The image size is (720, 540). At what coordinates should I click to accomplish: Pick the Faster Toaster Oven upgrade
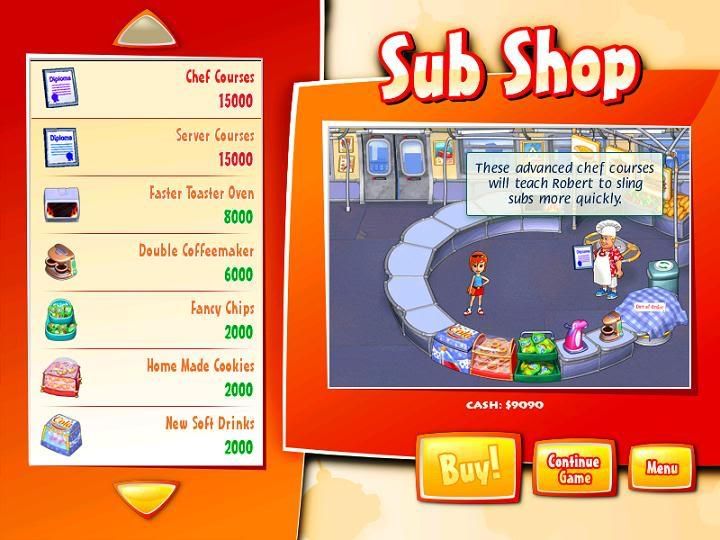tap(146, 204)
